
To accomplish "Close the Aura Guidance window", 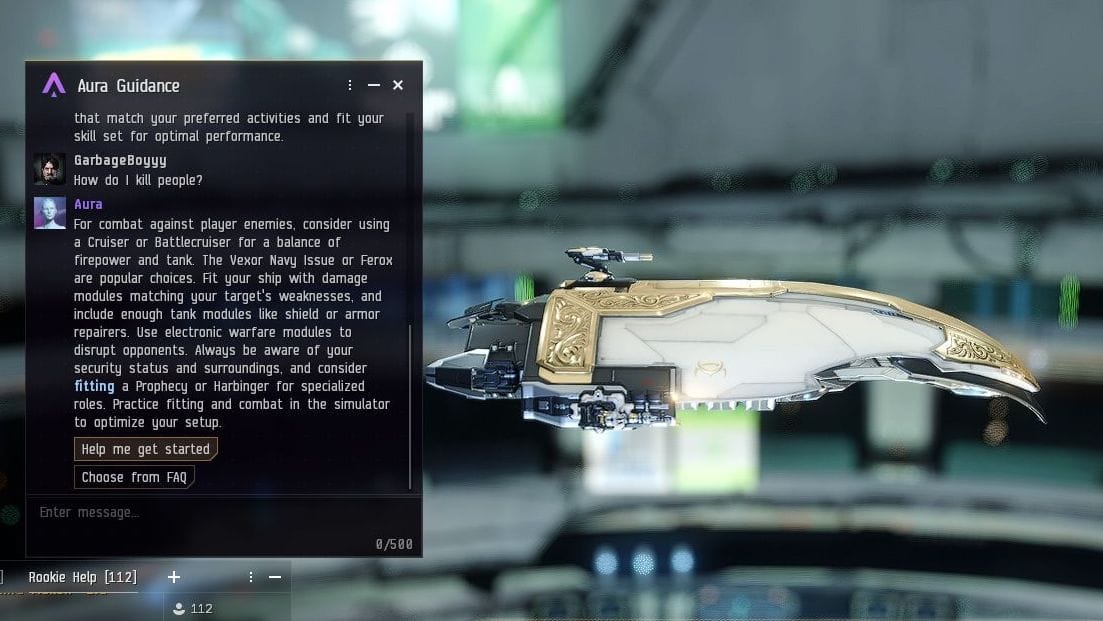I will coord(398,85).
